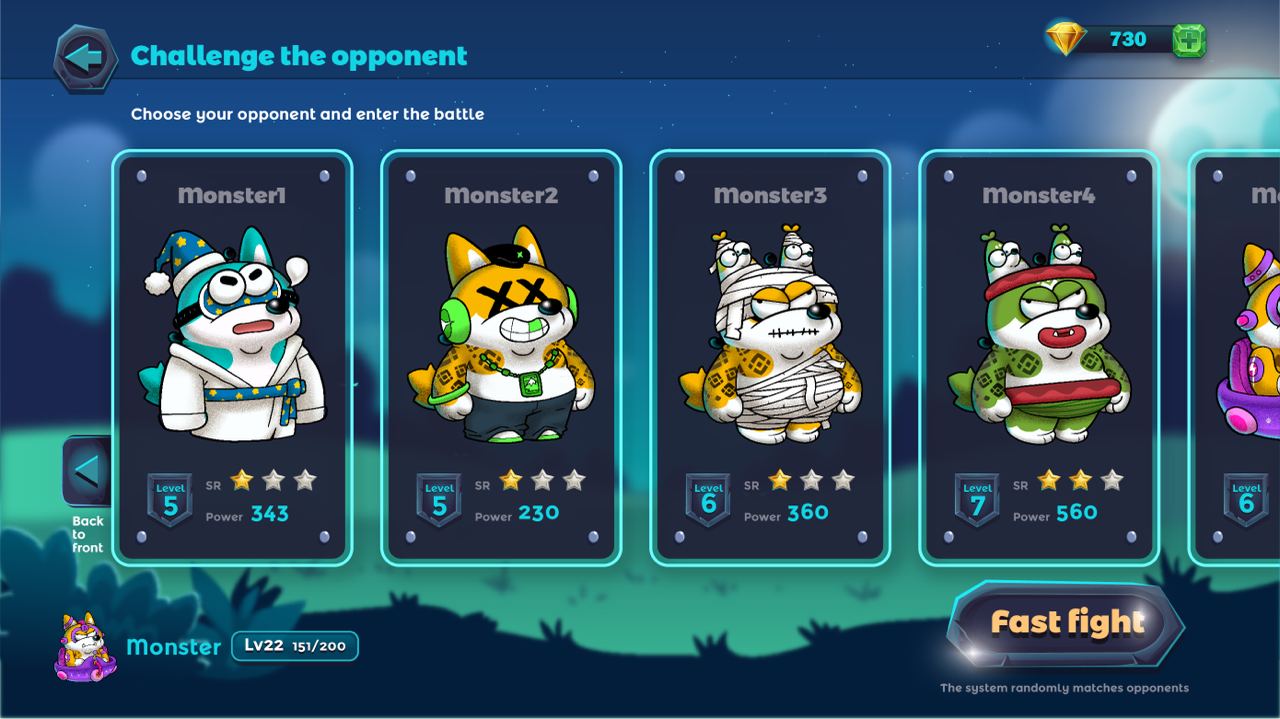Start a Fast fight match

tap(1066, 623)
